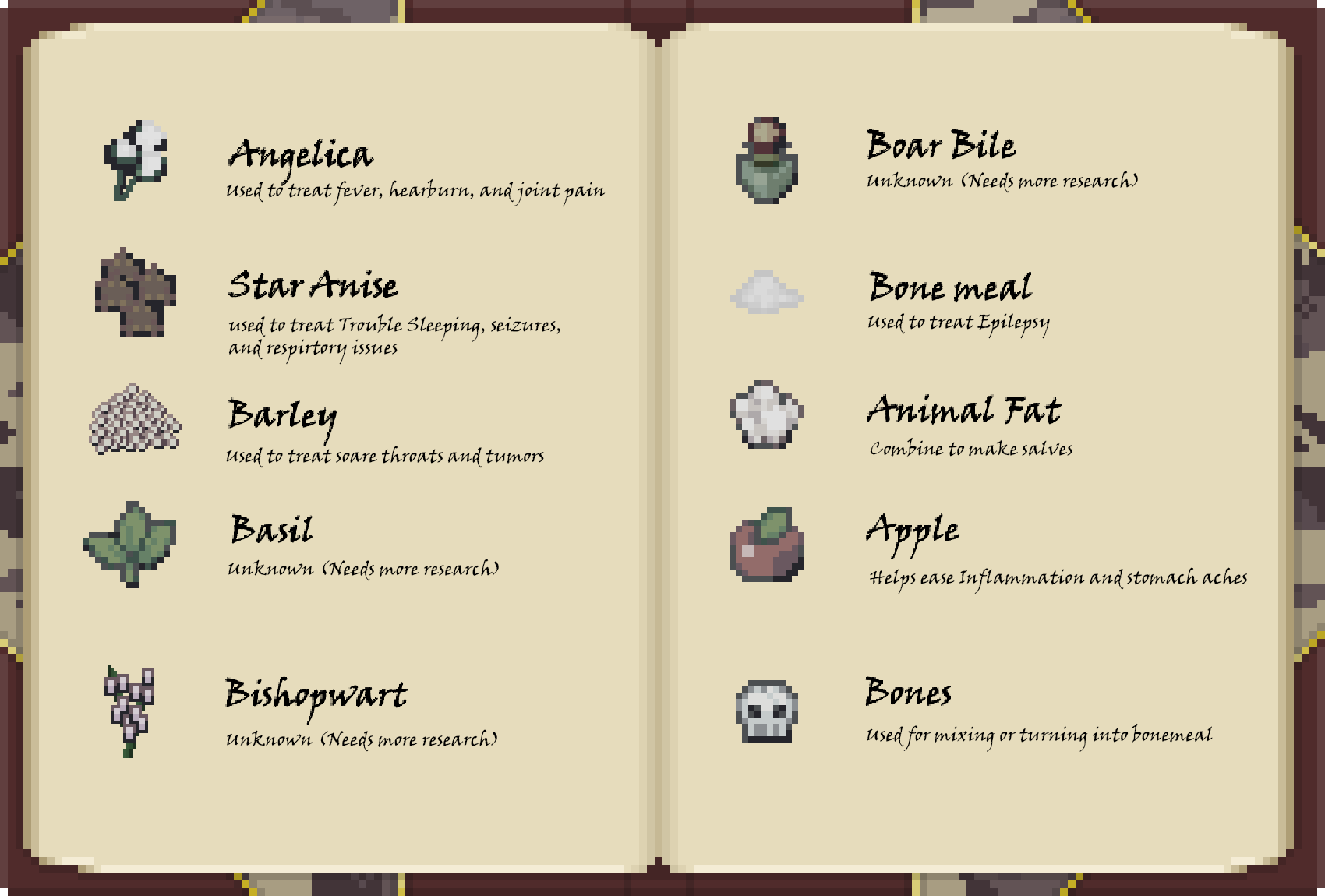The image size is (1325, 896).
Task: Open the Barley ingredient entry
Action: point(282,414)
